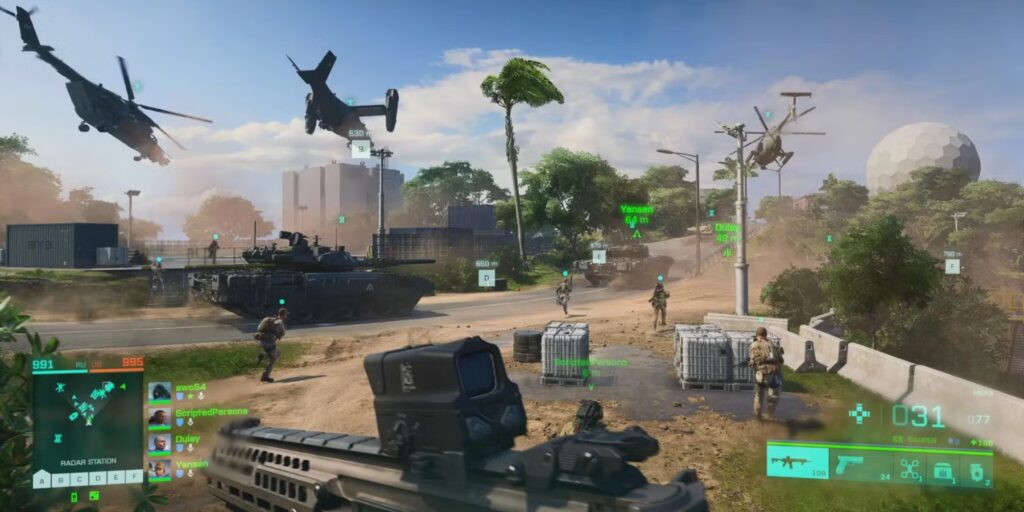Select squad member swc64's portrait
This screenshot has width=1024, height=512.
point(159,392)
